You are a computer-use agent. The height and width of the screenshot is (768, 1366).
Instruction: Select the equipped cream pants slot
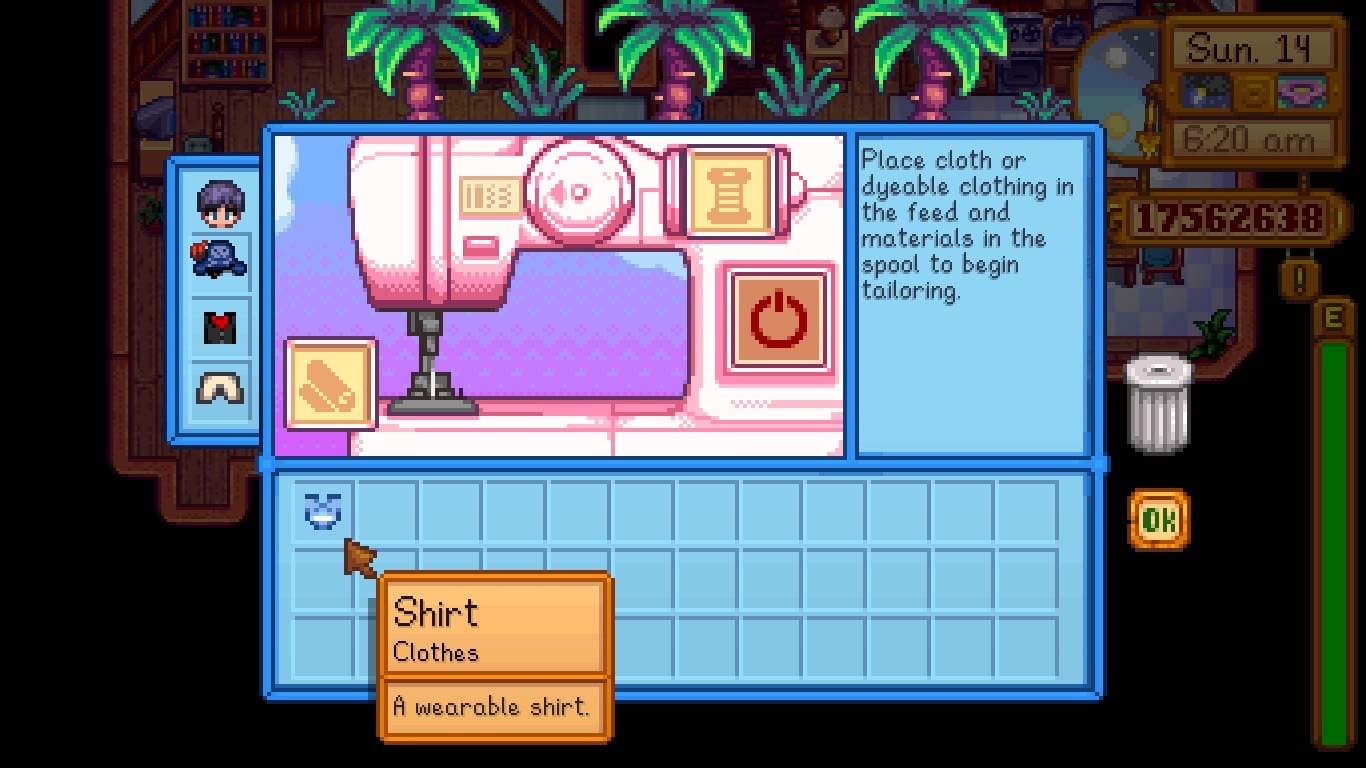(220, 387)
